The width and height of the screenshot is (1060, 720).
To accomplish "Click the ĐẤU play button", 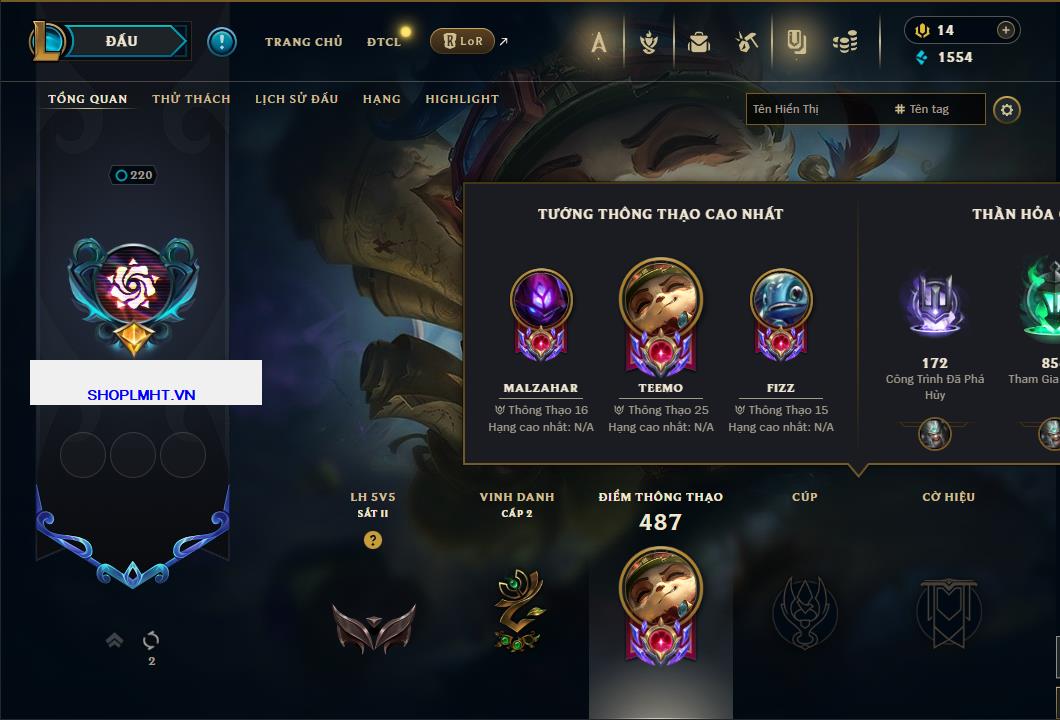I will click(x=120, y=41).
